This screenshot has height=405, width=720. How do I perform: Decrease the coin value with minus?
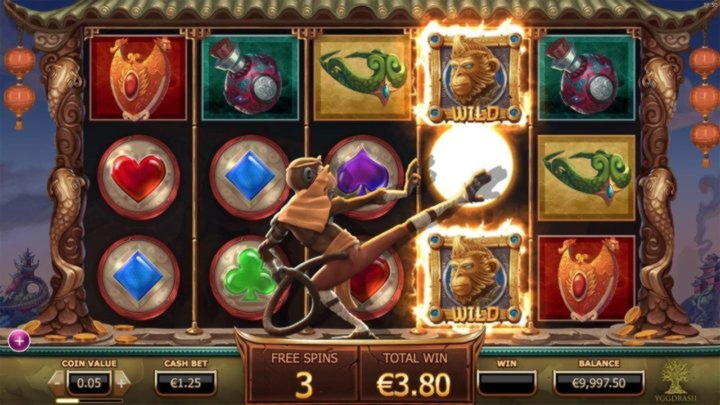[x=58, y=380]
